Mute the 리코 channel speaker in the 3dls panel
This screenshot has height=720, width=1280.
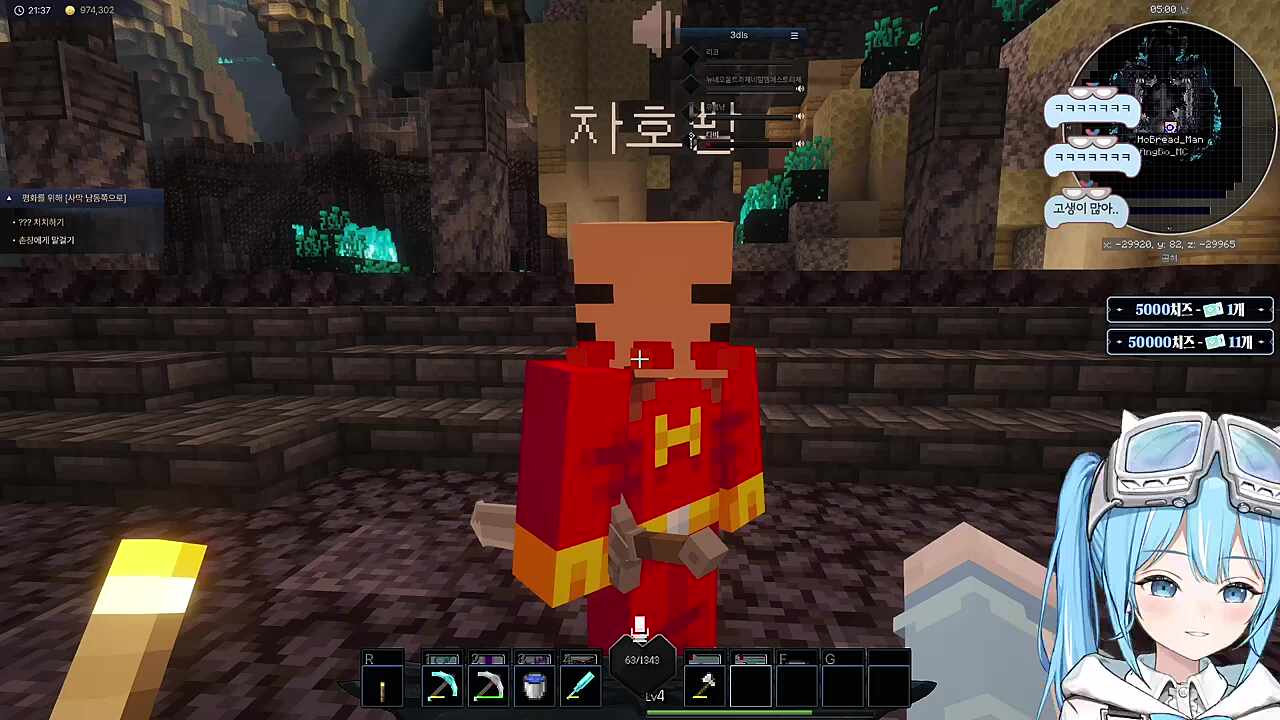point(800,88)
